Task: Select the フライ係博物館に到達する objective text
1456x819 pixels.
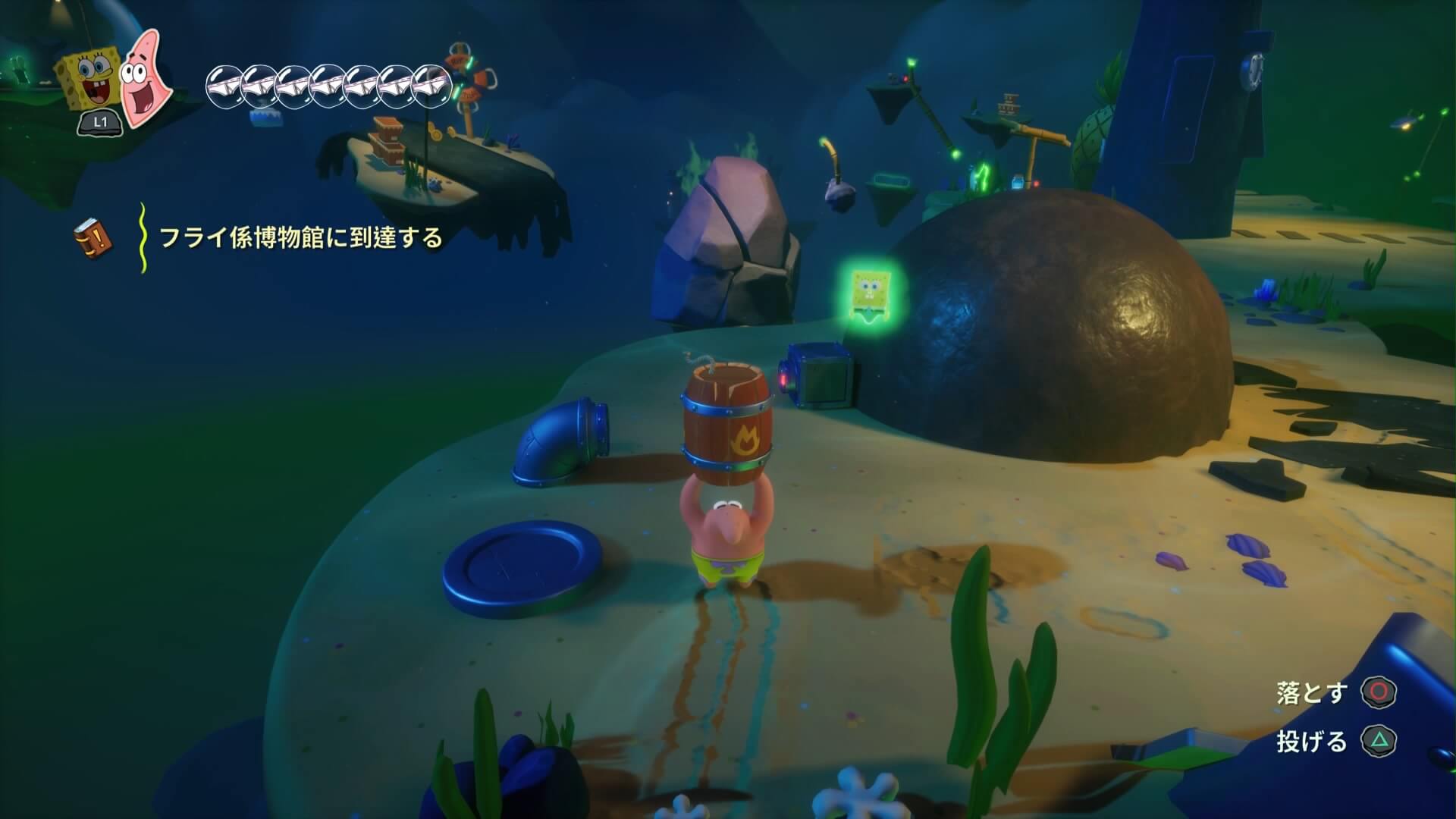Action: point(300,238)
